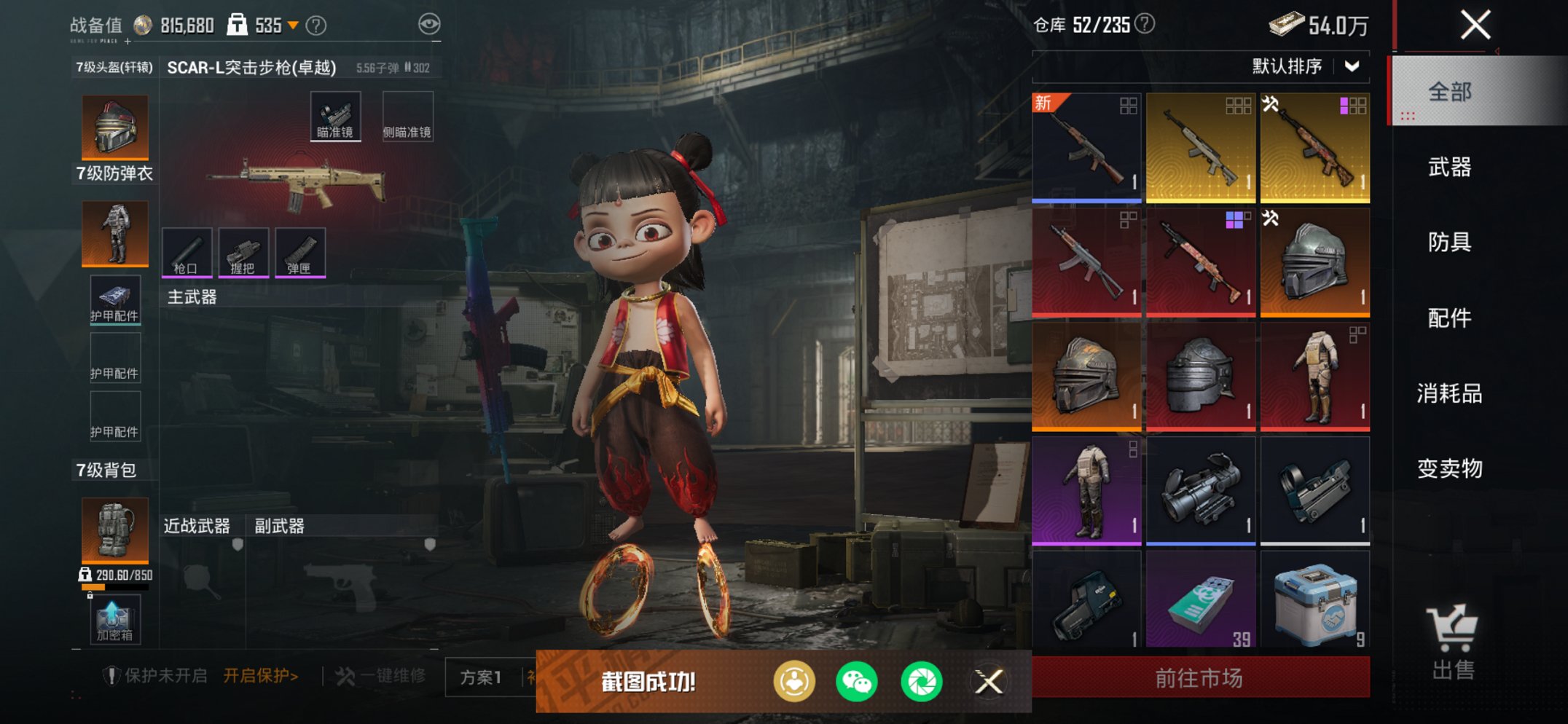Switch to the 武器 category tab
Image resolution: width=1568 pixels, height=724 pixels.
pyautogui.click(x=1449, y=168)
